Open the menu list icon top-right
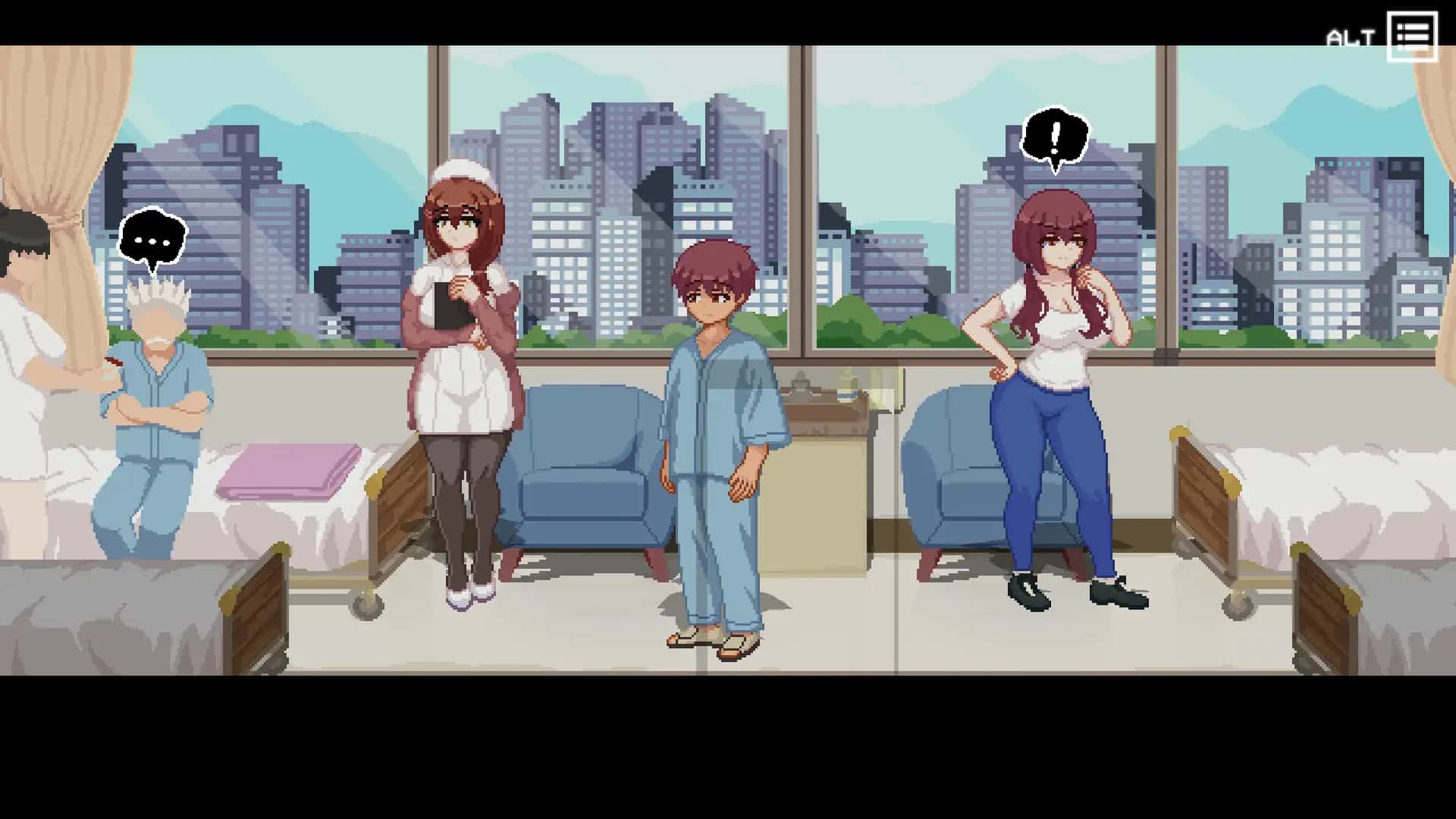 1412,34
